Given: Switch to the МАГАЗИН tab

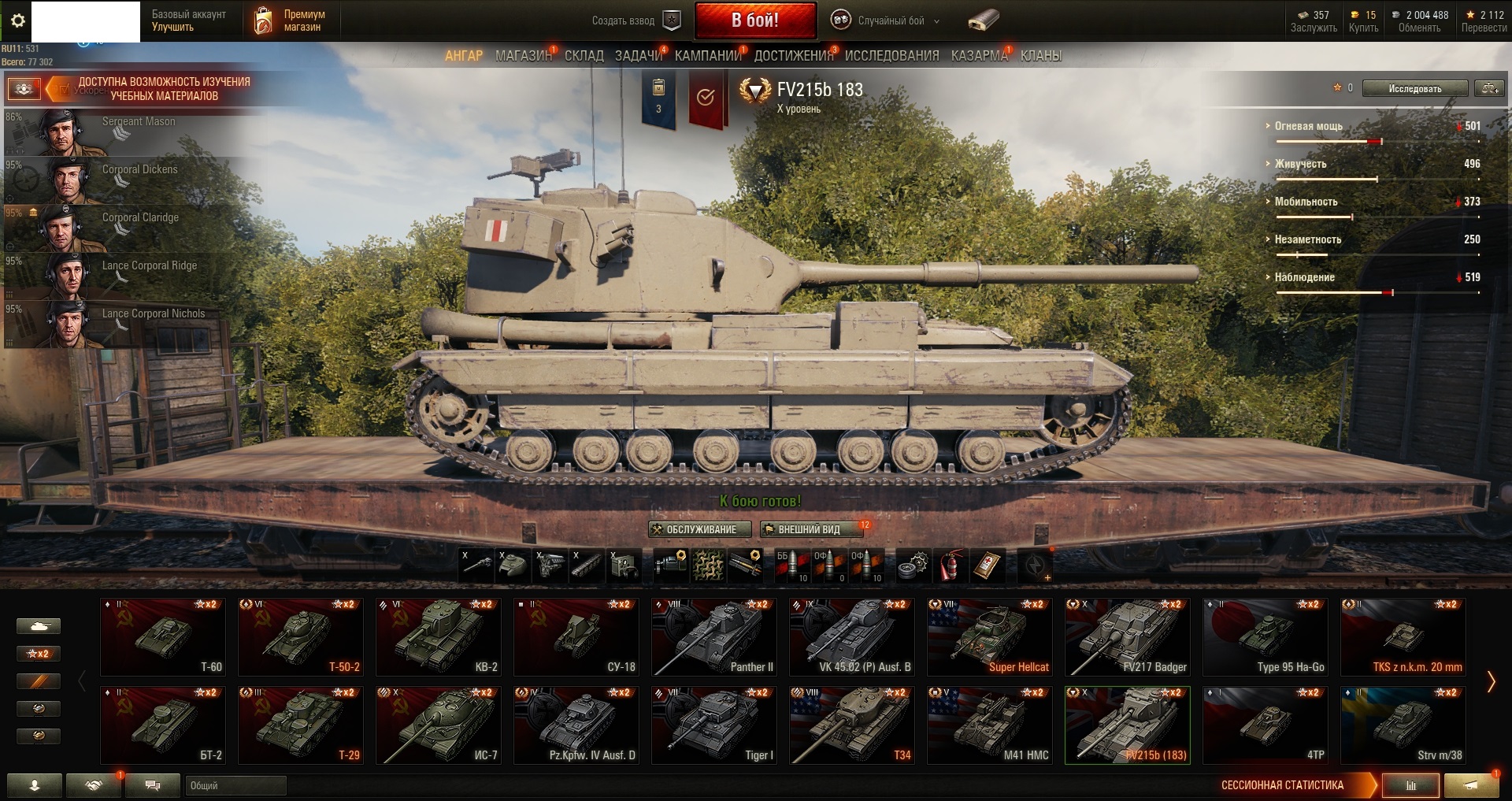Looking at the screenshot, I should 523,55.
